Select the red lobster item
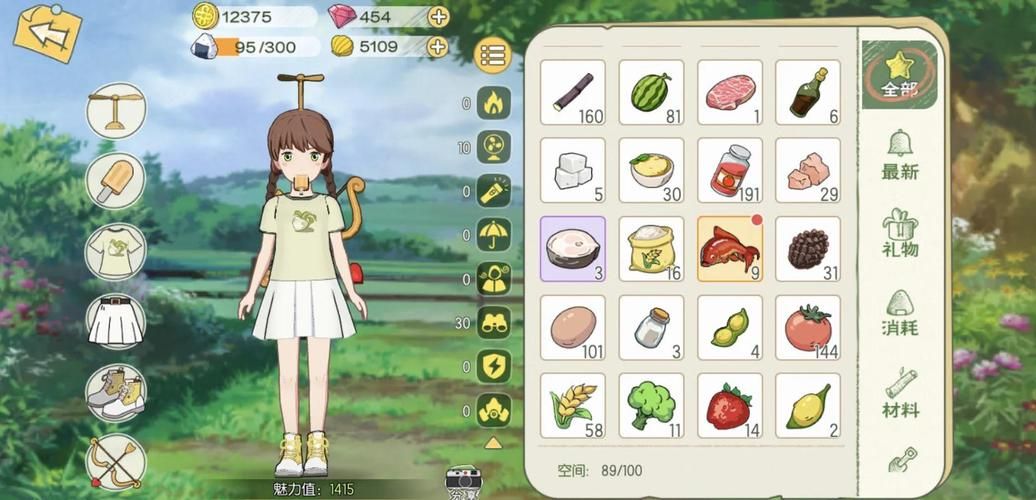Viewport: 1036px width, 500px height. 729,248
